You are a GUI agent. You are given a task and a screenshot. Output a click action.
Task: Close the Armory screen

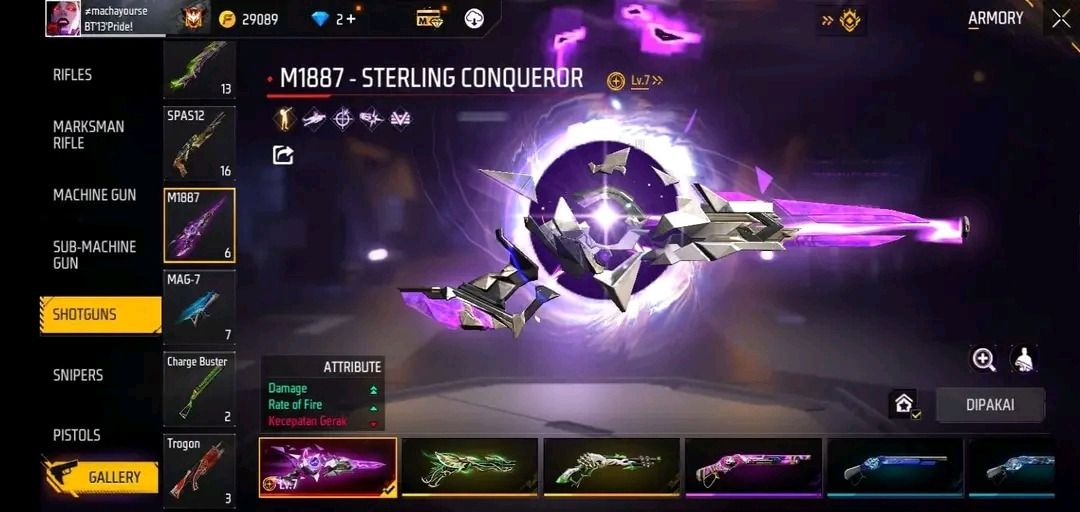(x=1060, y=18)
